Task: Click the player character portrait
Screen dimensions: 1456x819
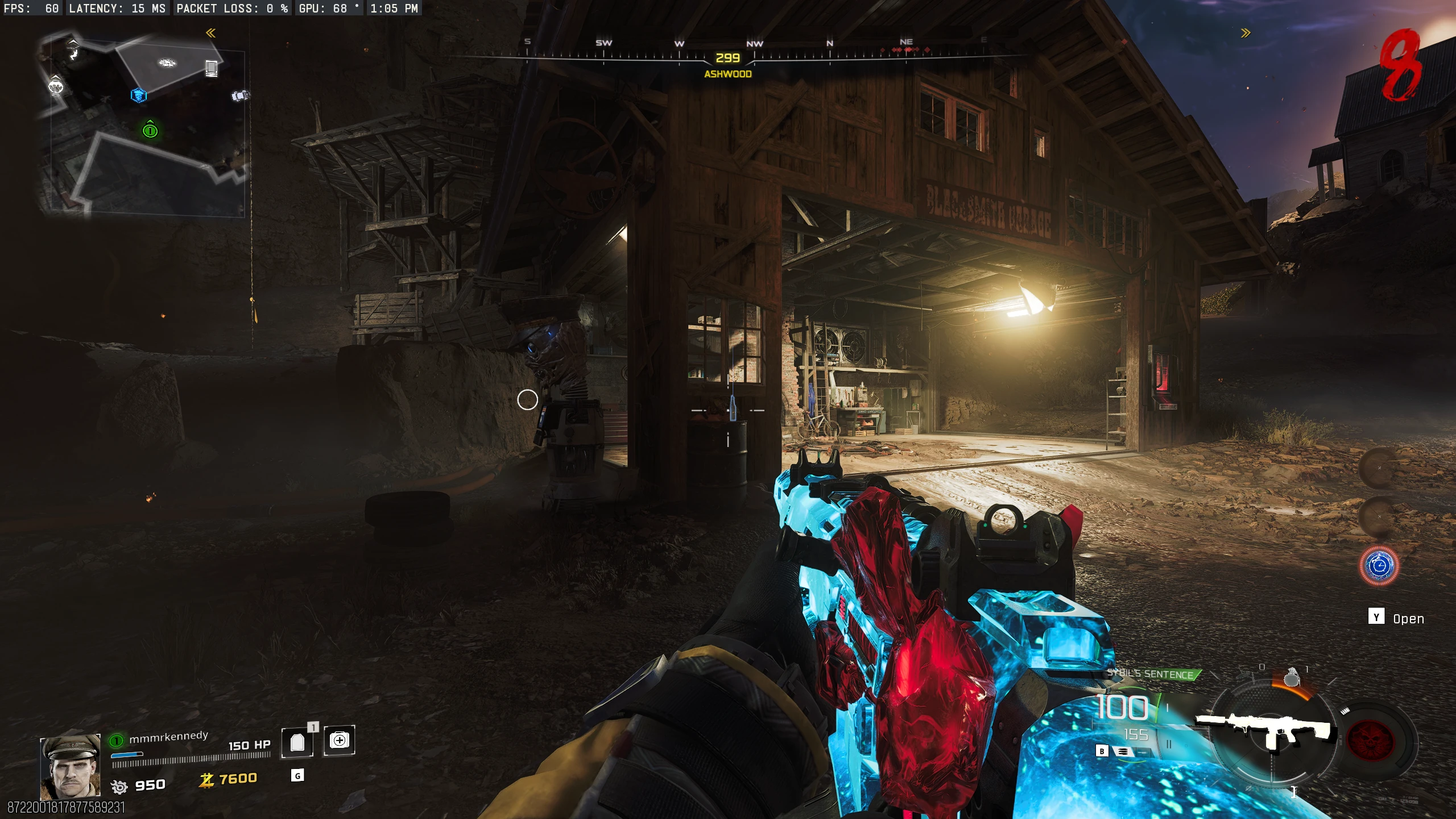Action: point(70,767)
